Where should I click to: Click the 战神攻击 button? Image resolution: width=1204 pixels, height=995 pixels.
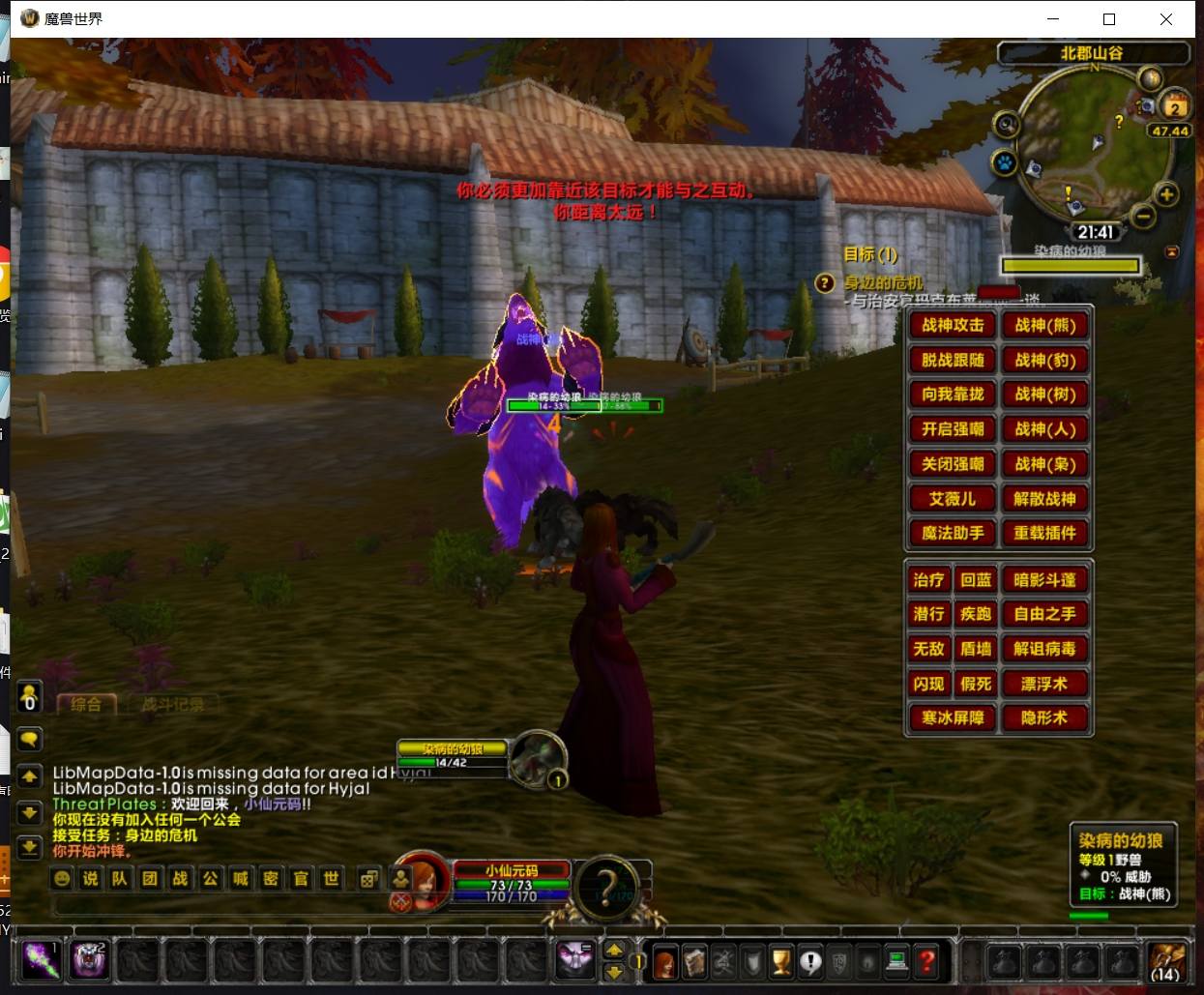[953, 326]
